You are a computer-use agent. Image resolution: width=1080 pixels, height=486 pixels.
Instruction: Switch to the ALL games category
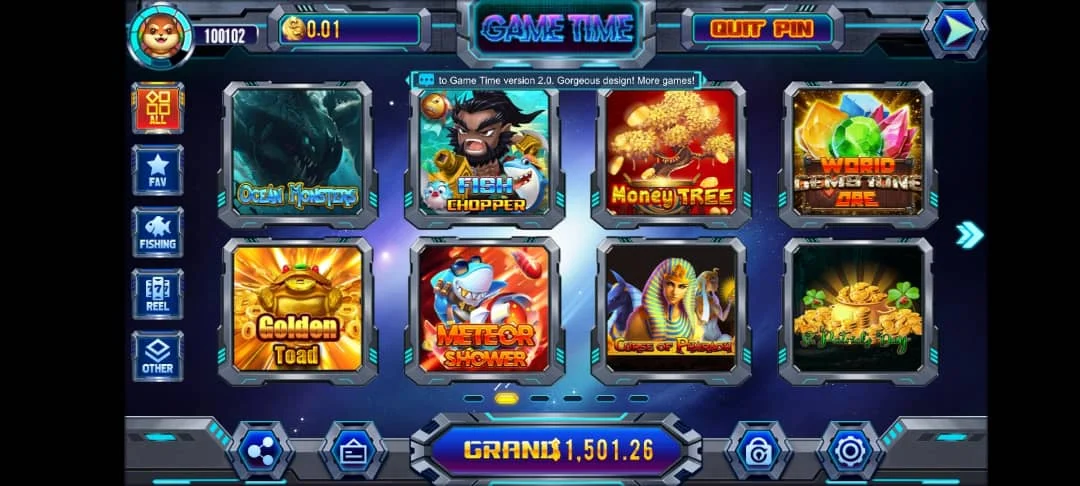pyautogui.click(x=158, y=108)
